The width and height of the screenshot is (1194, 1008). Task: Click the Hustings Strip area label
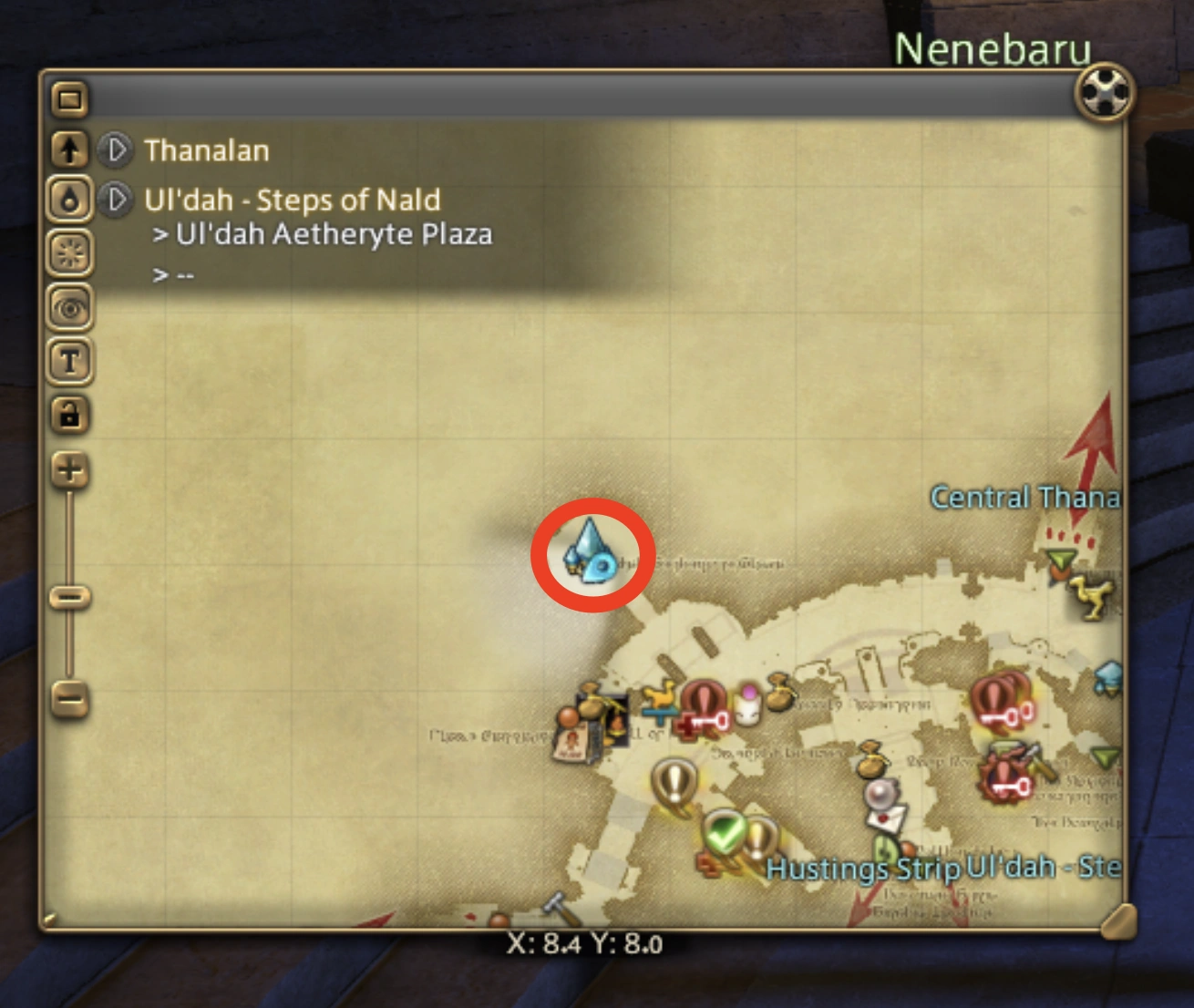point(862,869)
